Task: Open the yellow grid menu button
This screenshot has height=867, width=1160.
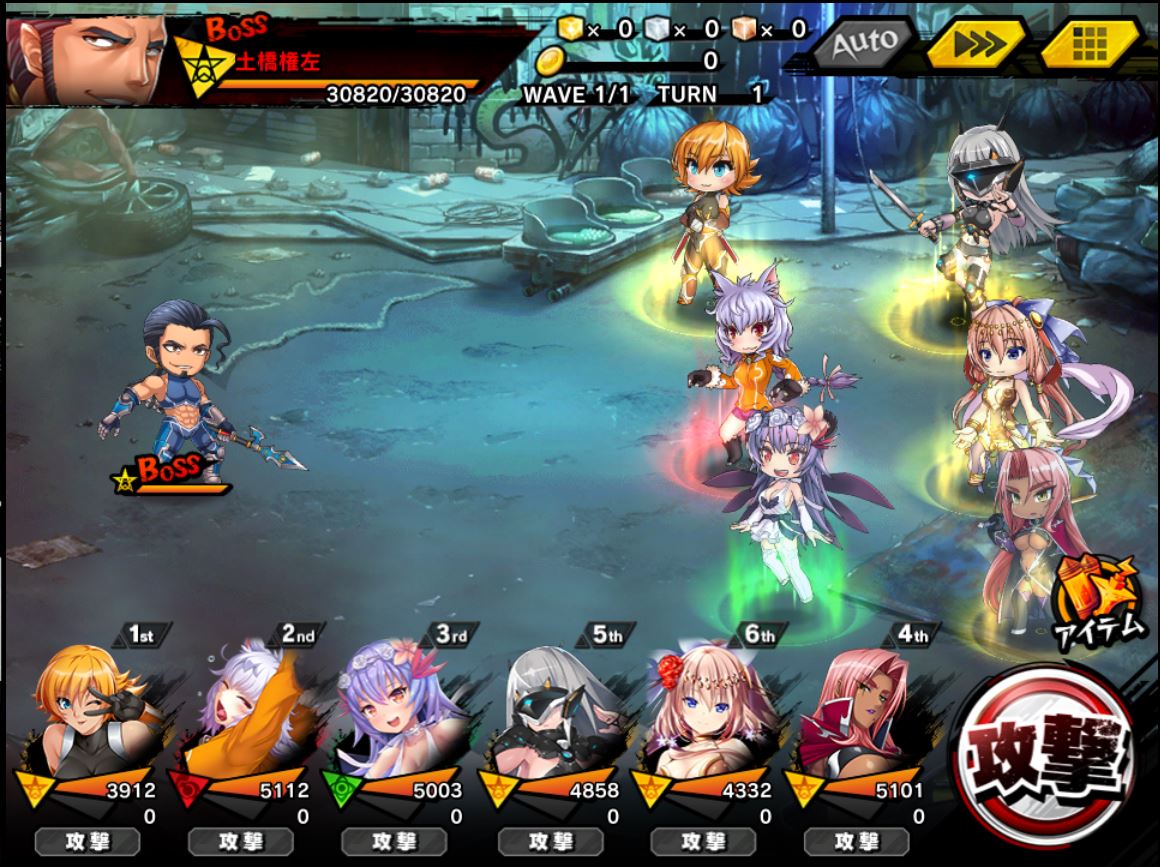Action: pyautogui.click(x=1090, y=45)
